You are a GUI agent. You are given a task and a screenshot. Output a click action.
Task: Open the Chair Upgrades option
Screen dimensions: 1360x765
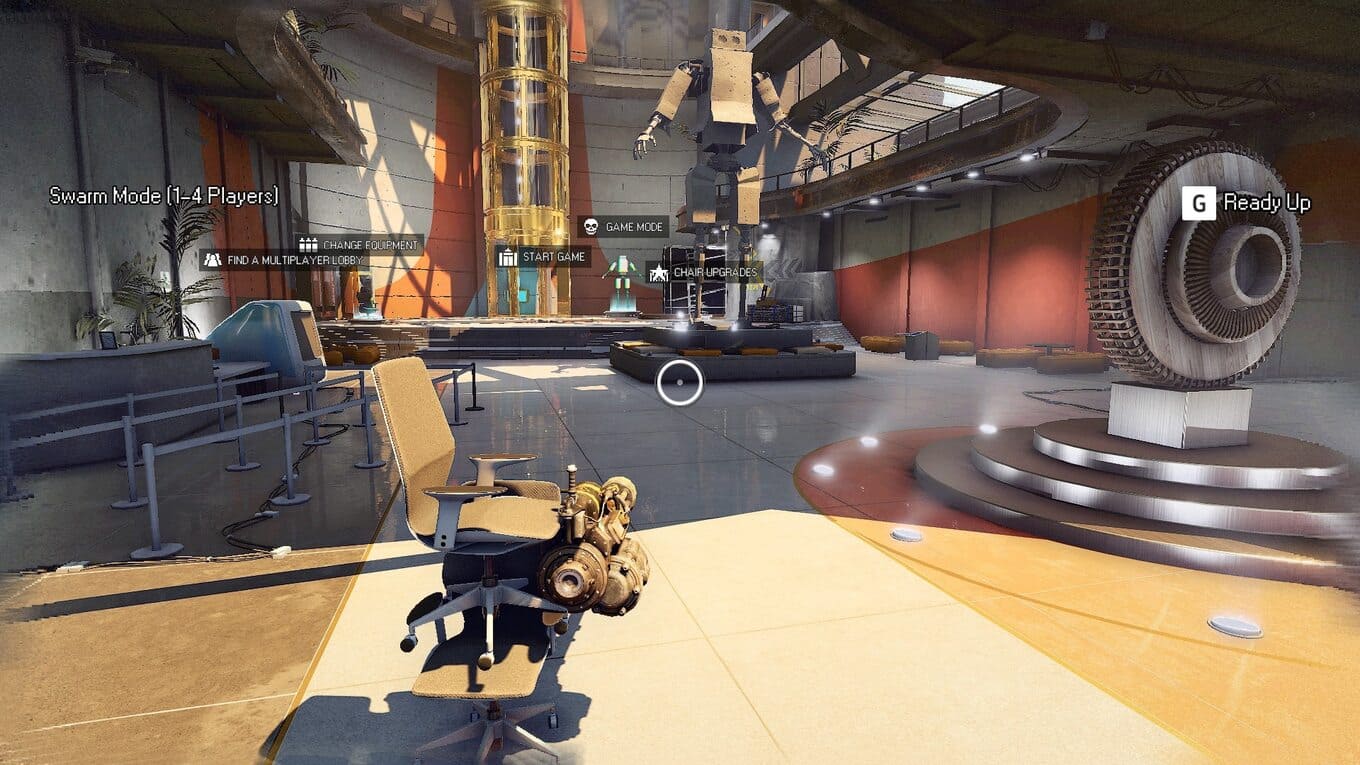point(704,272)
